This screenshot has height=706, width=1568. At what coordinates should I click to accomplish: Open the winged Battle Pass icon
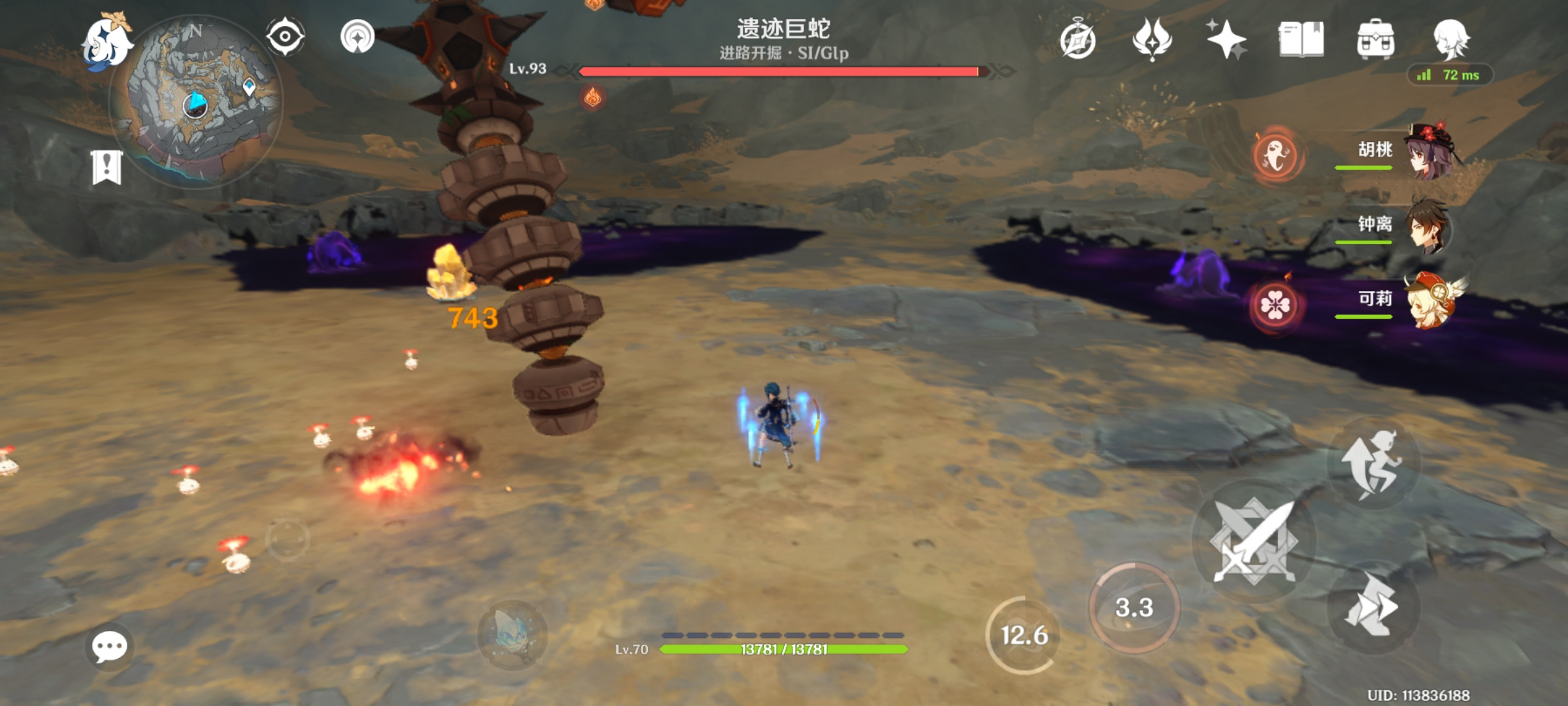coord(1152,39)
